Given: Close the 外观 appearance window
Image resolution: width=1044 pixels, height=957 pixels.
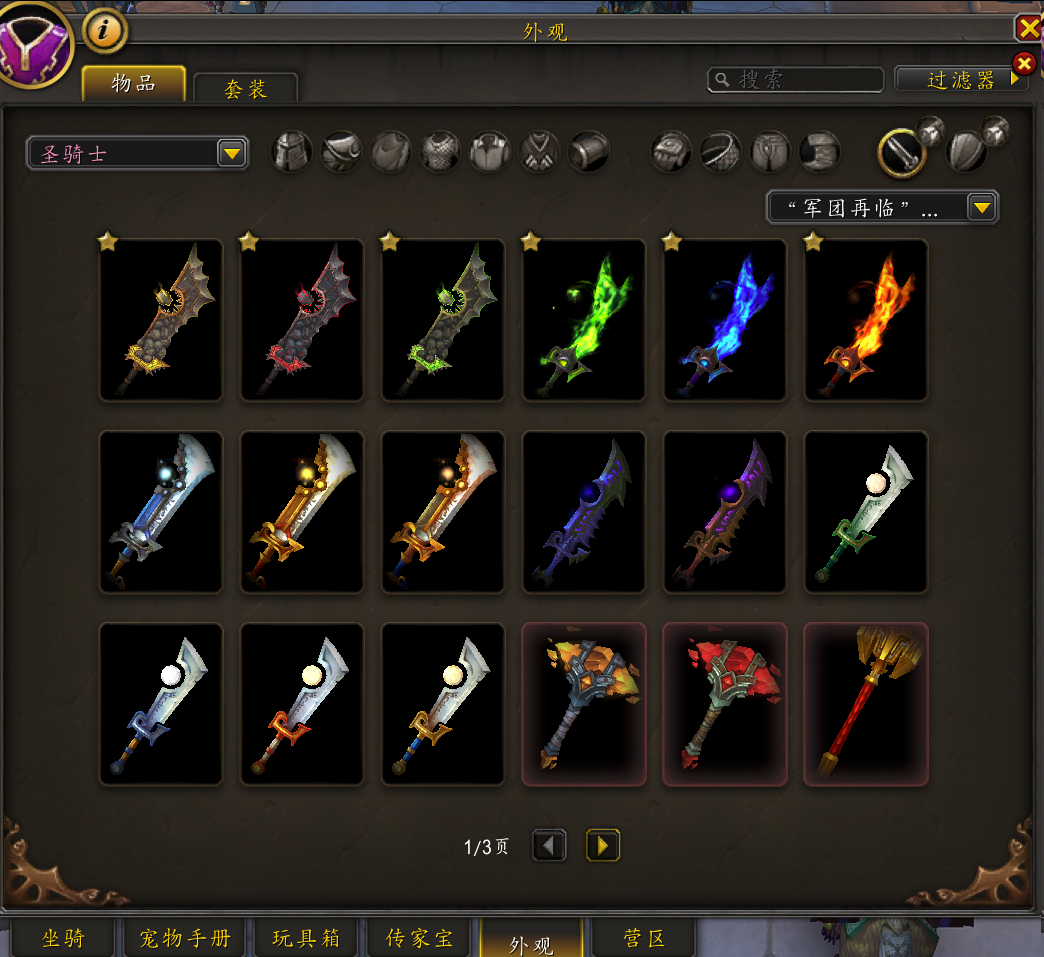Looking at the screenshot, I should coord(1028,27).
